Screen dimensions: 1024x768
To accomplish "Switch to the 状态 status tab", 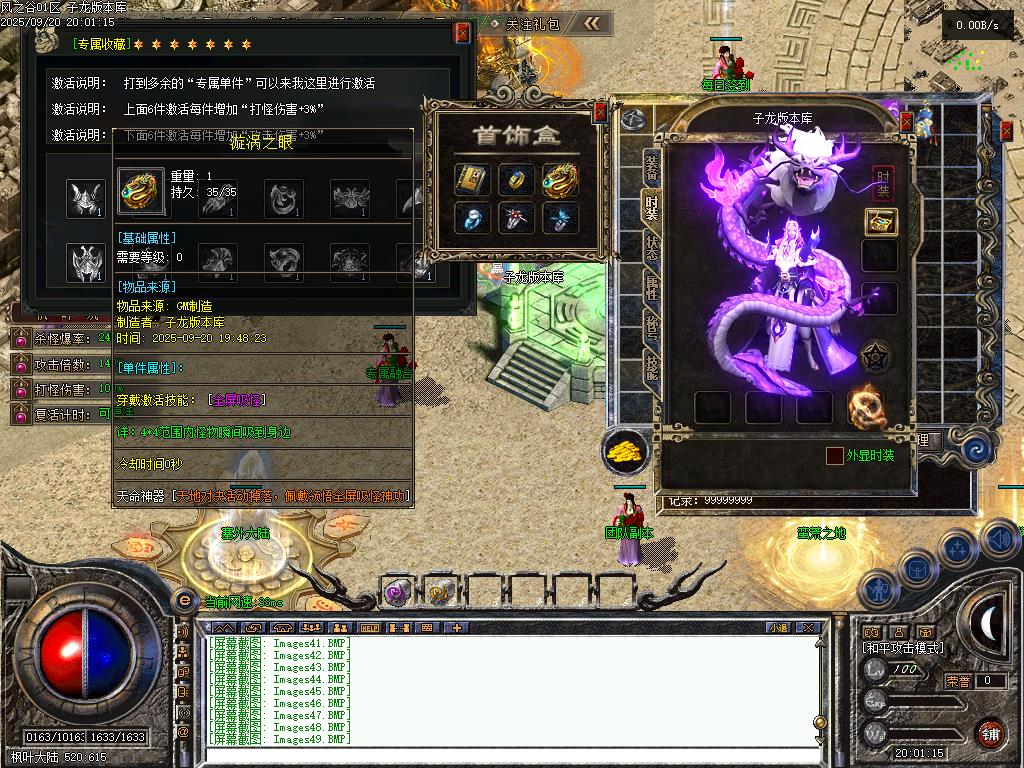I will click(651, 249).
